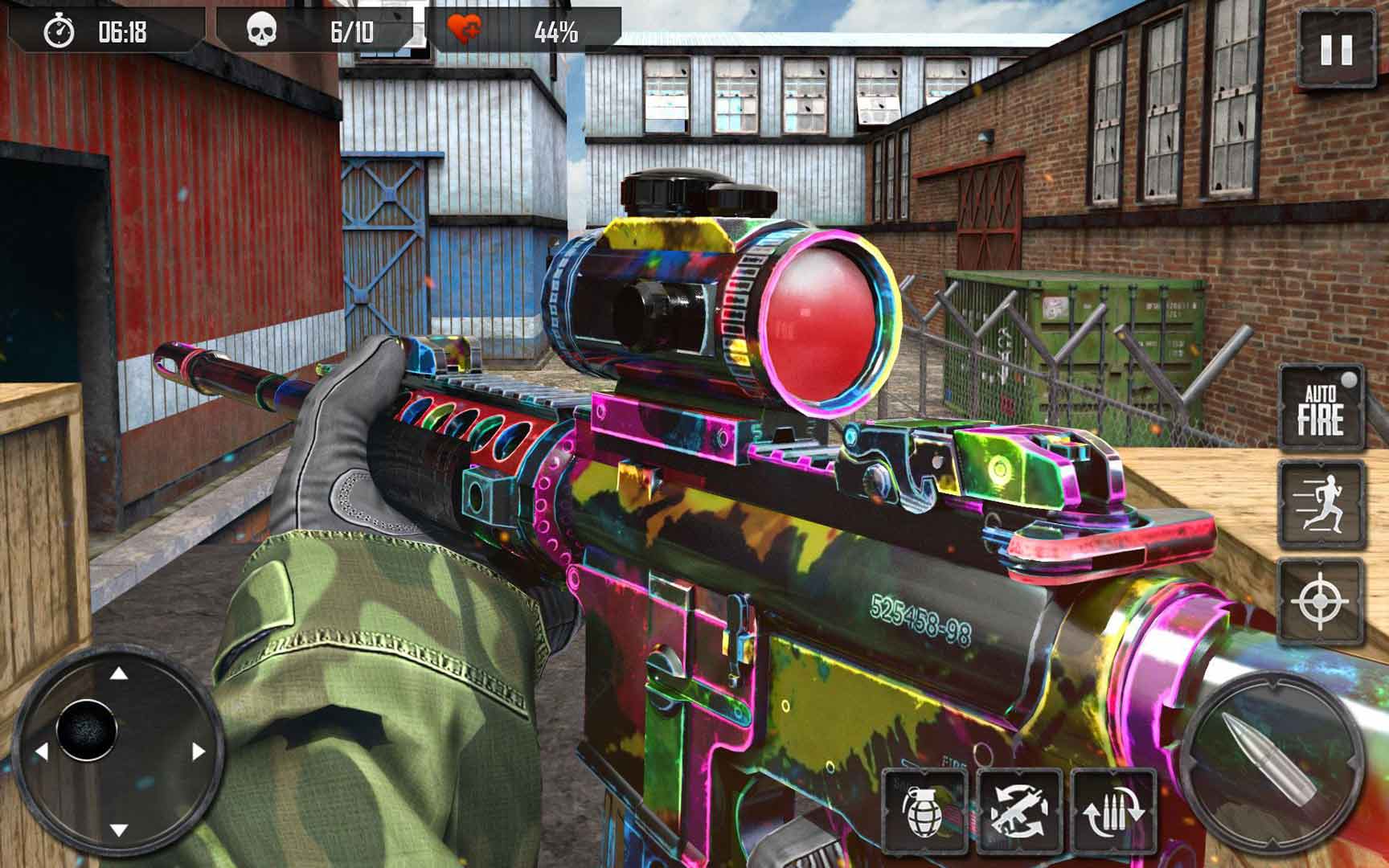Viewport: 1389px width, 868px height.
Task: Toggle the Auto Fire button
Action: pos(1321,409)
